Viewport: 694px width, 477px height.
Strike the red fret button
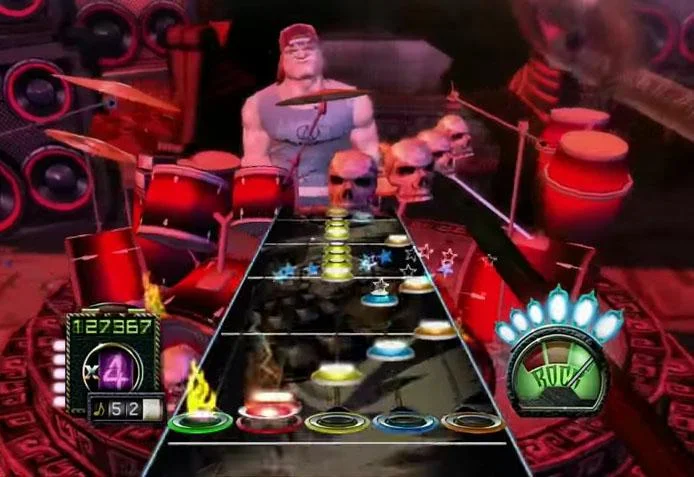tap(268, 422)
